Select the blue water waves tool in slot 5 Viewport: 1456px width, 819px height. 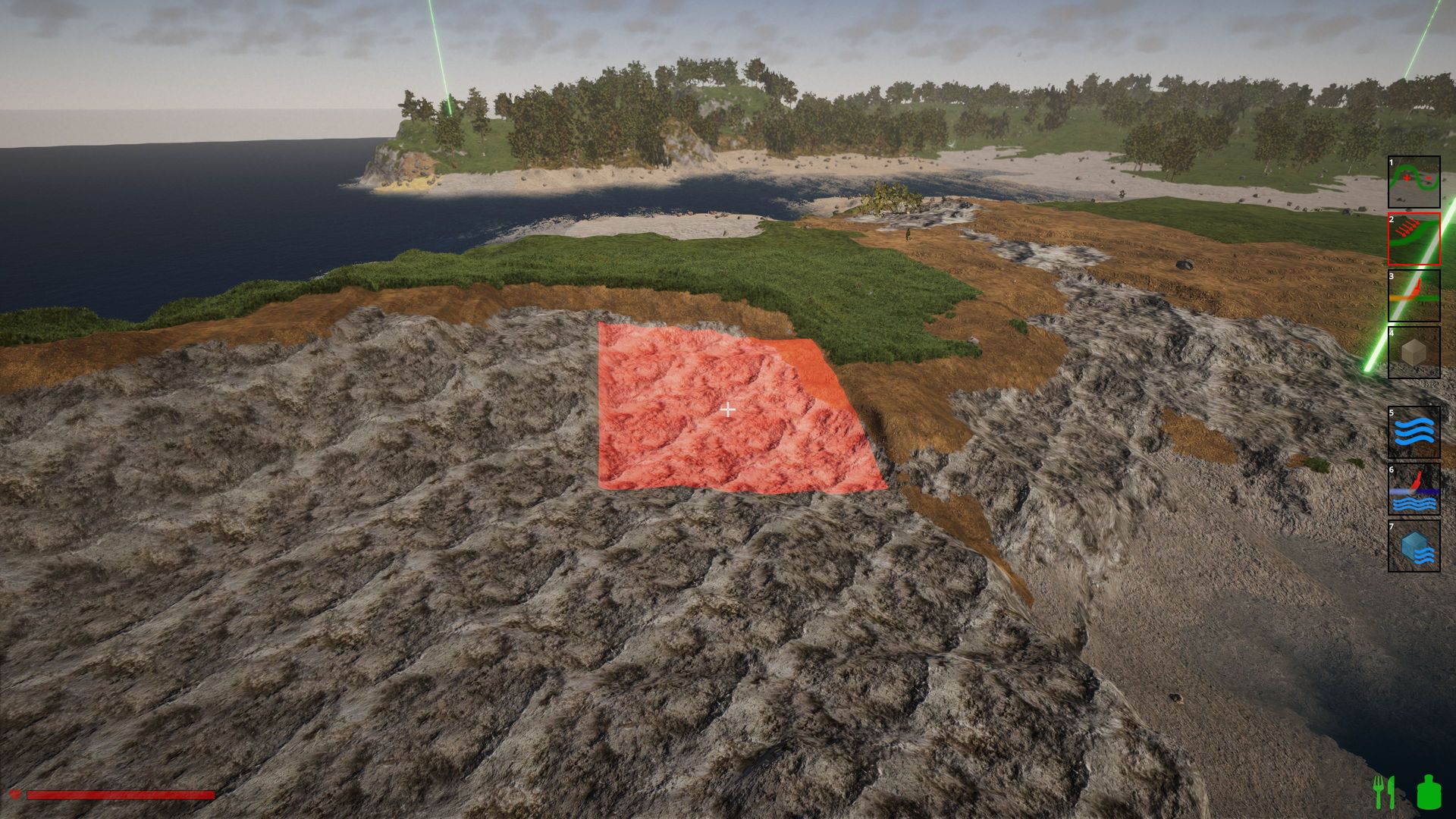point(1414,432)
